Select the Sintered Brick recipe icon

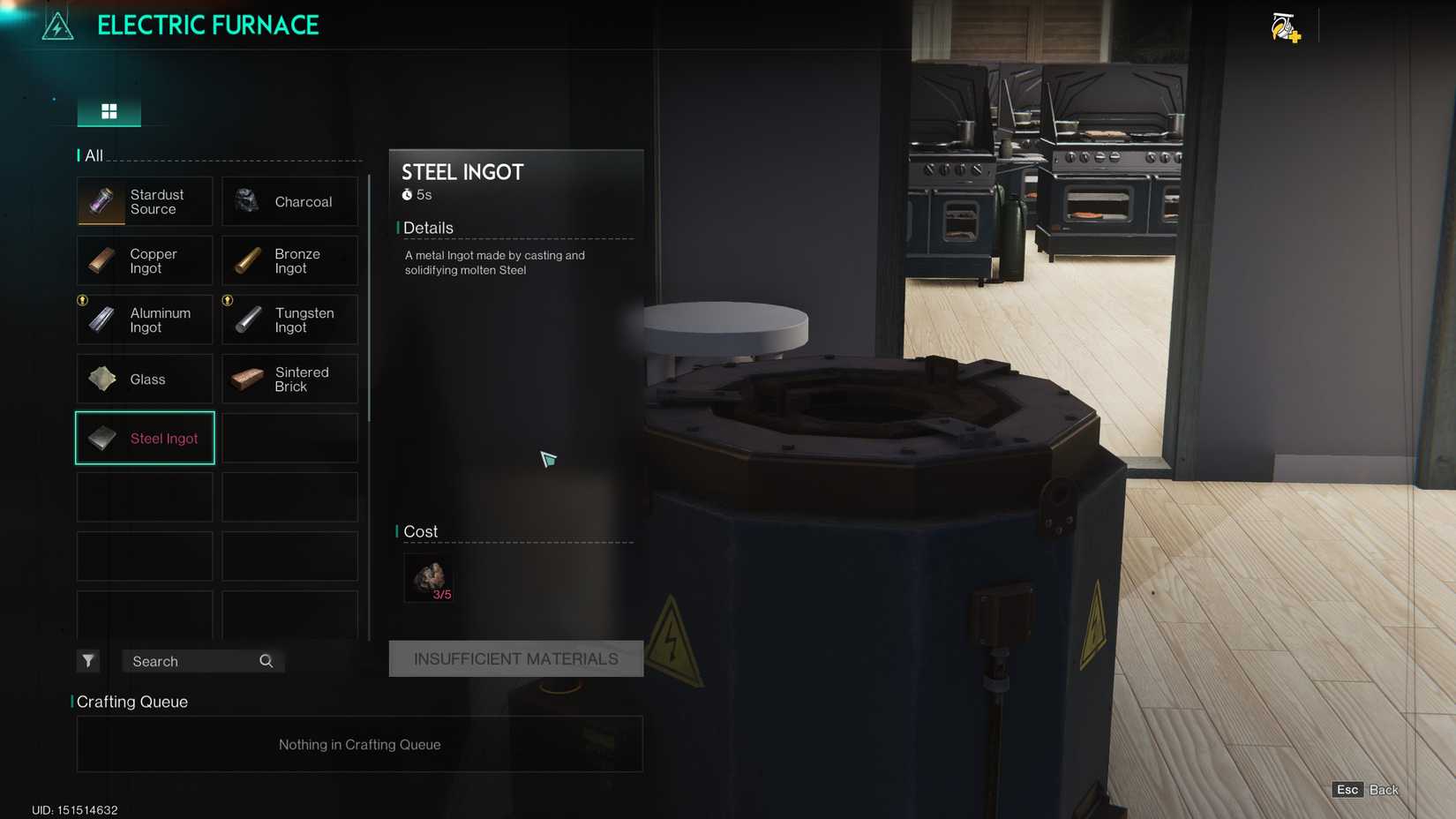246,379
